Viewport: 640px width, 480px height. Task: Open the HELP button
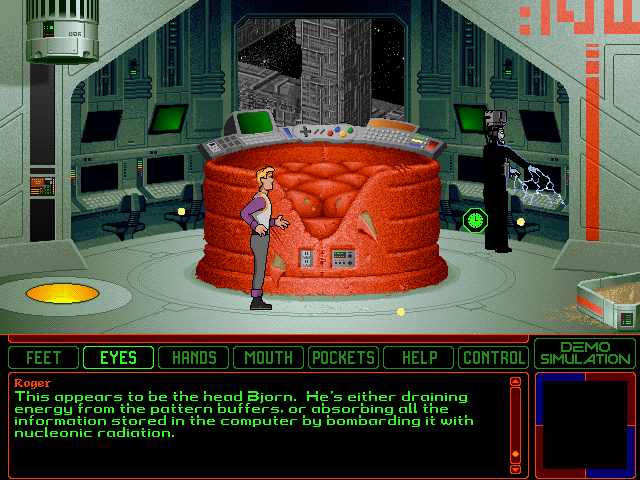coord(419,357)
